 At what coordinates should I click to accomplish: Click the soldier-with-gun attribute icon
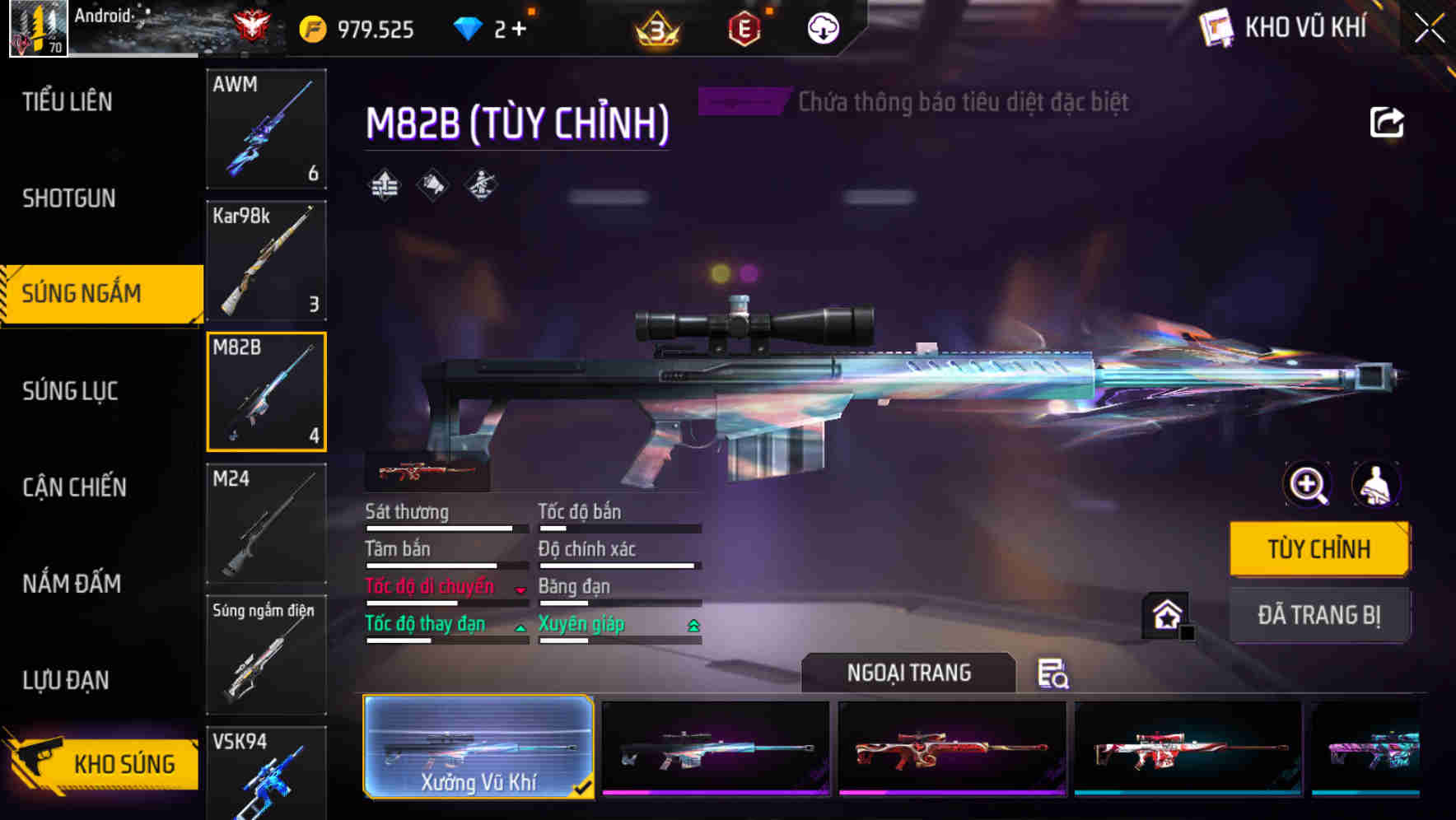click(x=480, y=186)
